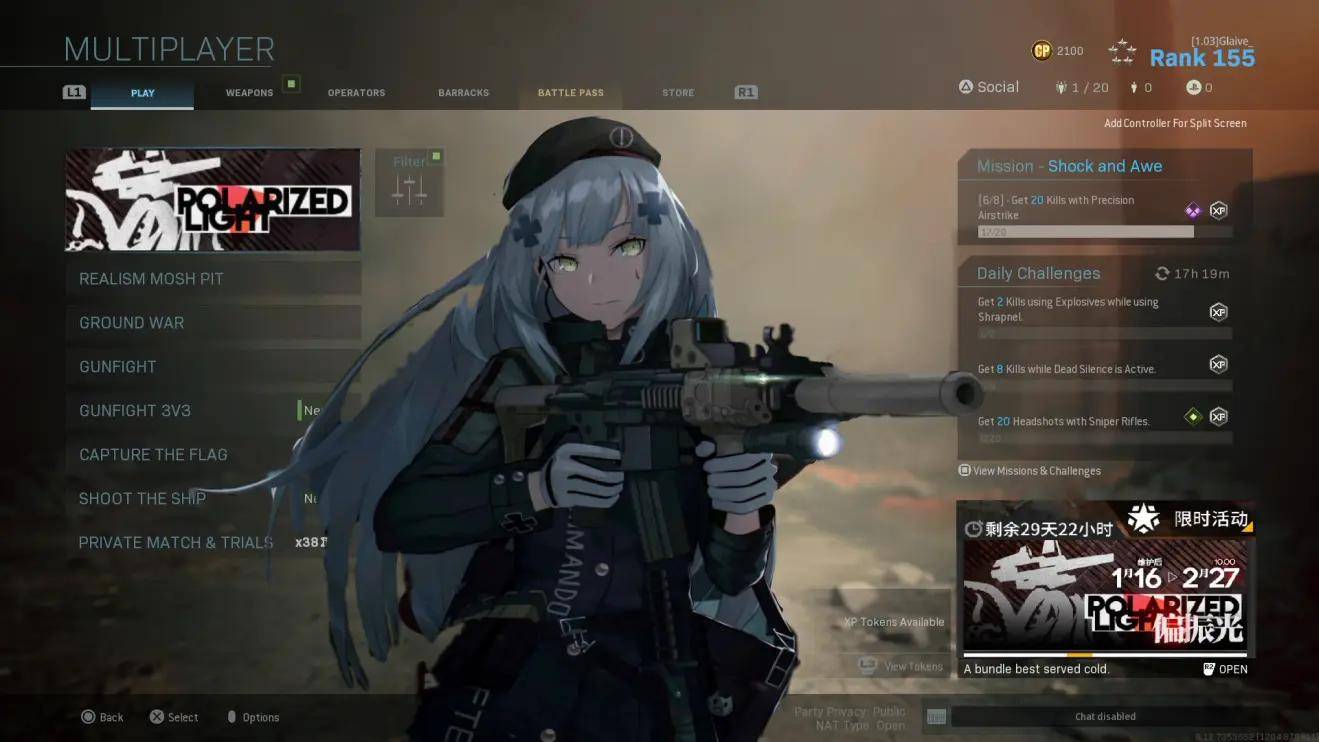Select Ground War mode
The height and width of the screenshot is (742, 1319).
[x=131, y=322]
